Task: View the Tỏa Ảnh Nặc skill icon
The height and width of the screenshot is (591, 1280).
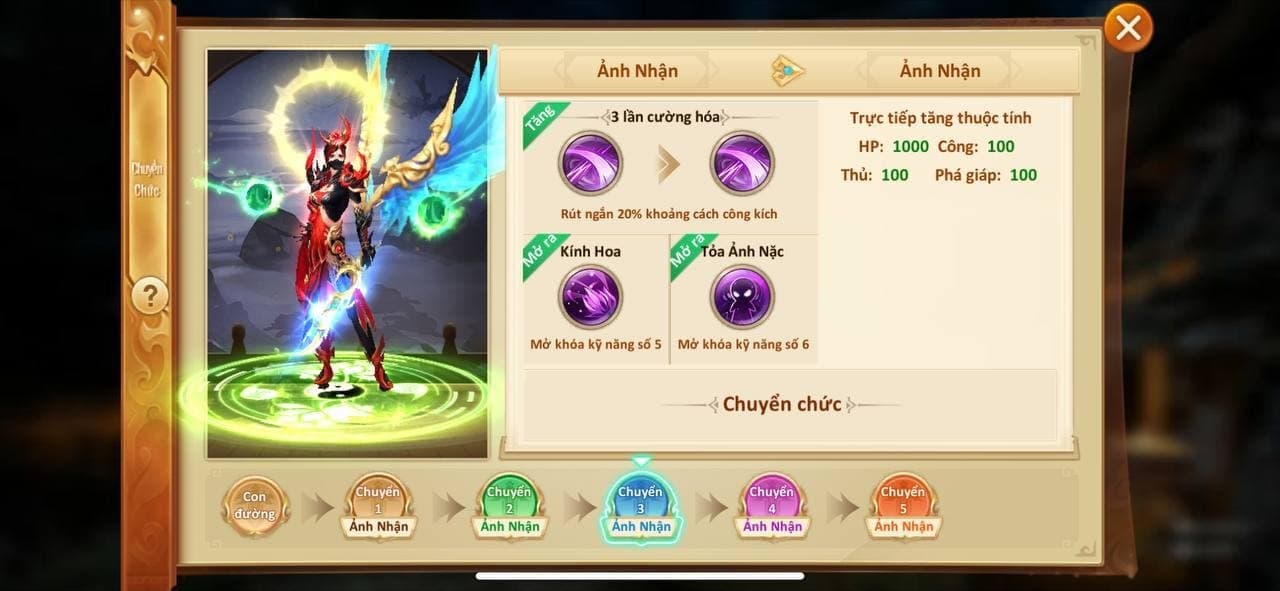Action: pyautogui.click(x=742, y=297)
